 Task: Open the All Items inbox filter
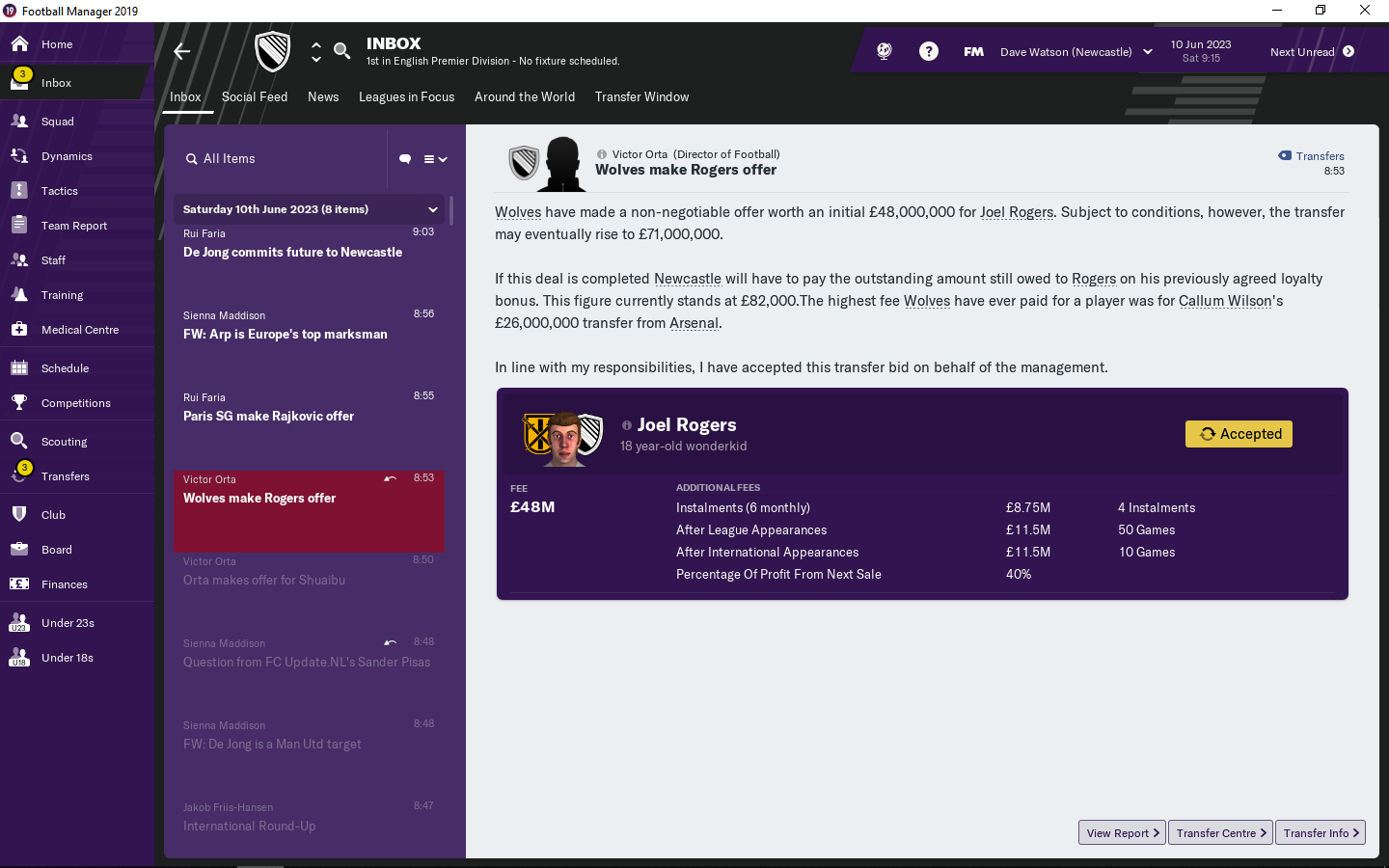click(229, 159)
